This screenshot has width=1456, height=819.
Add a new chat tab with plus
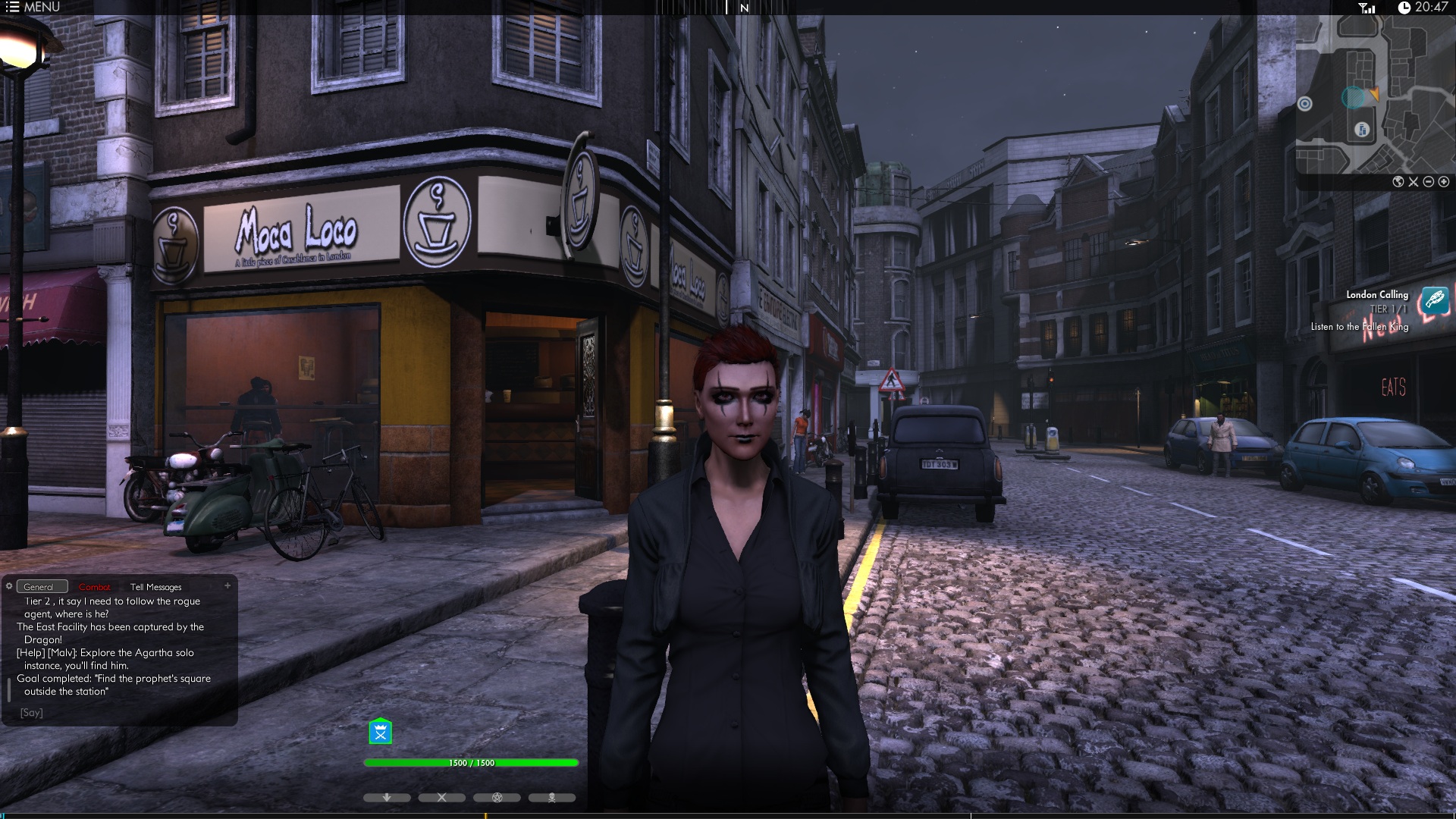coord(227,585)
